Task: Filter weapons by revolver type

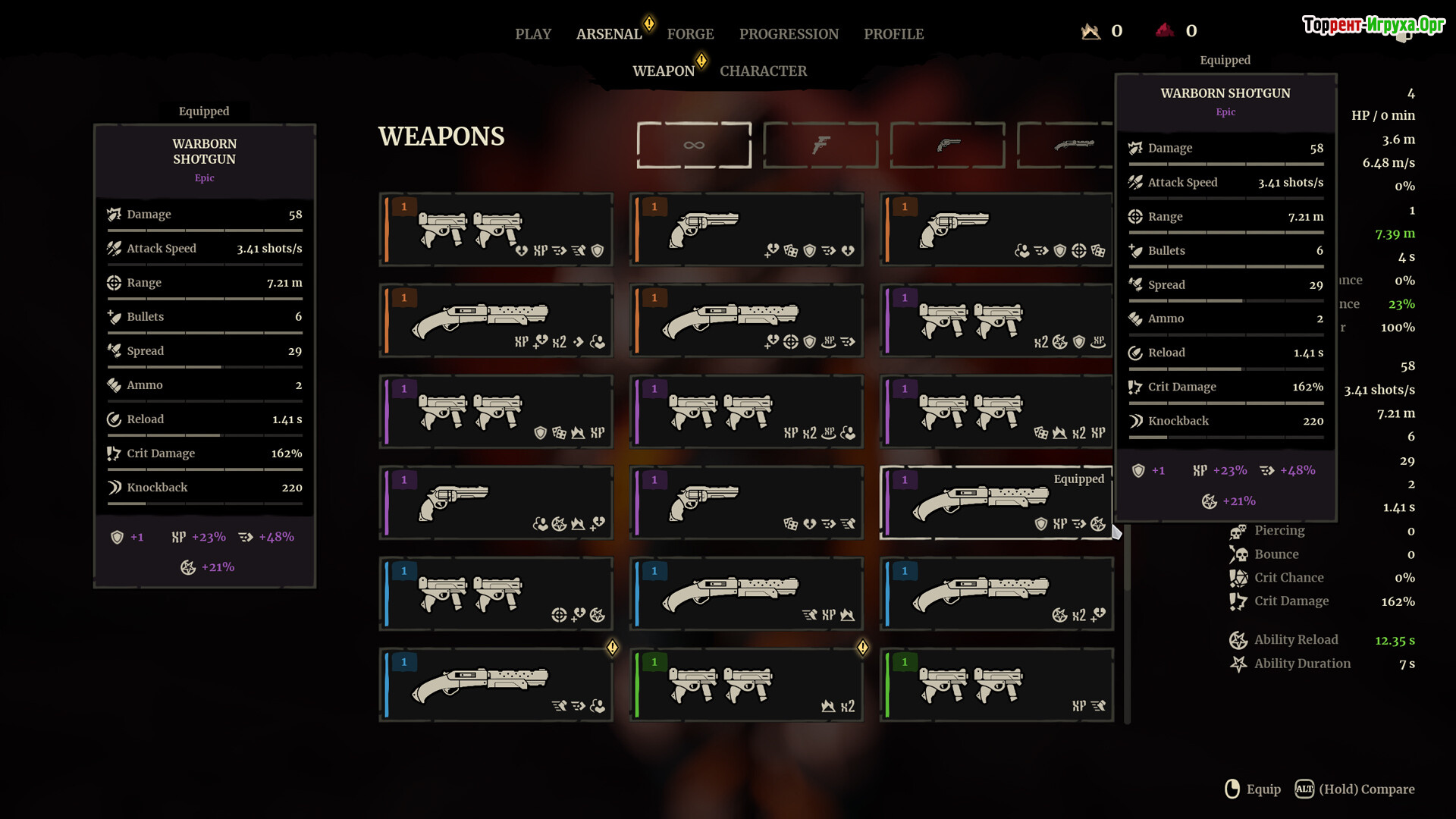Action: pyautogui.click(x=947, y=145)
